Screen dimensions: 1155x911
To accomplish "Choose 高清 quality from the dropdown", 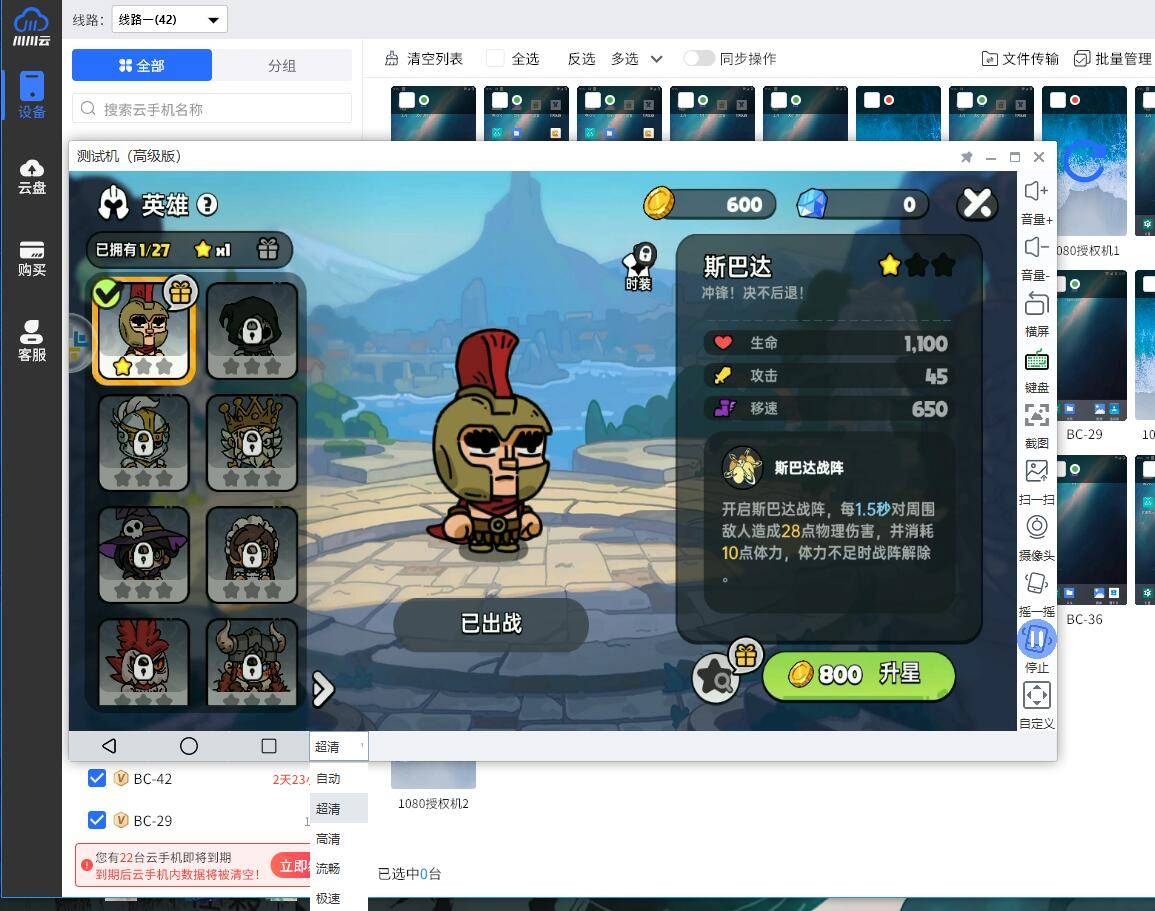I will coord(328,839).
